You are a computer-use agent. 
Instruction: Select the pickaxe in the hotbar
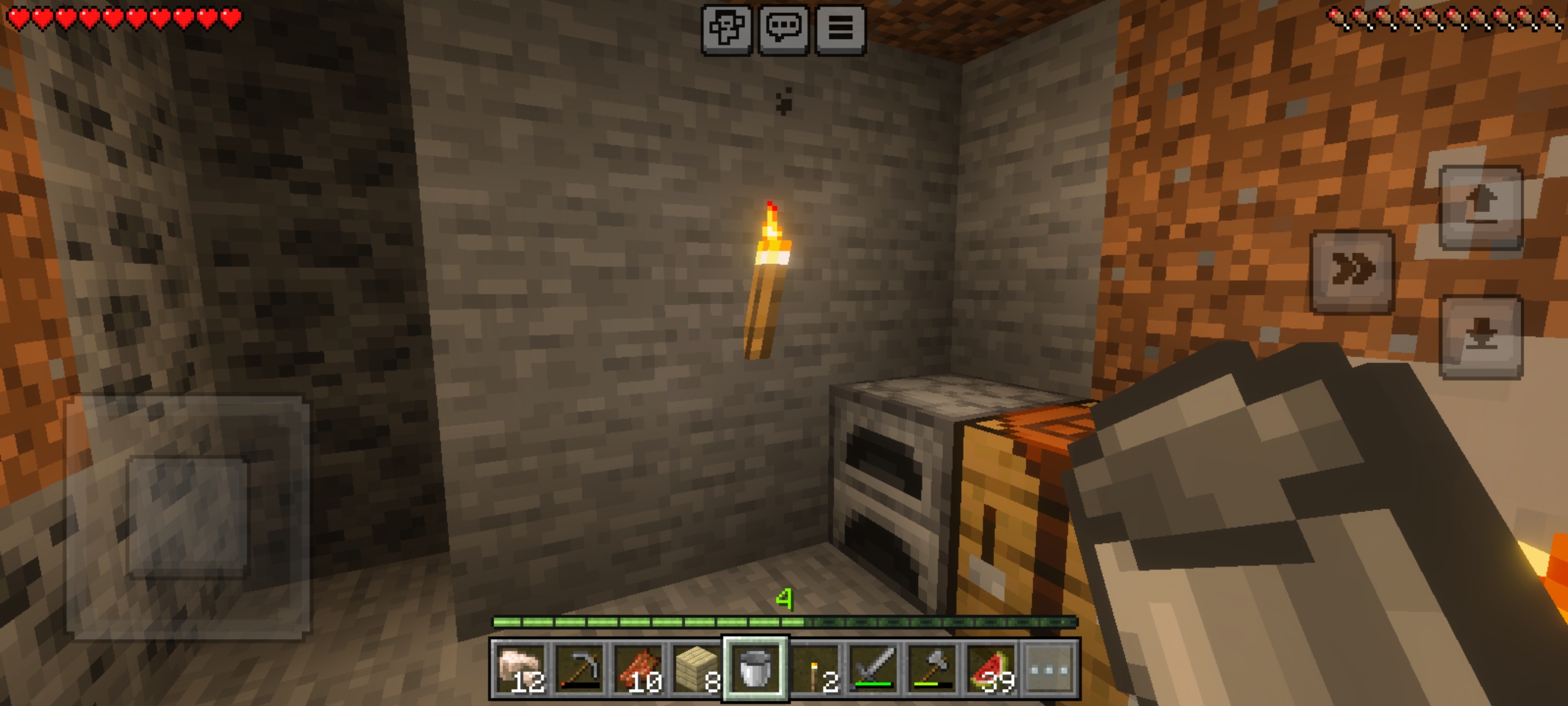(x=579, y=669)
